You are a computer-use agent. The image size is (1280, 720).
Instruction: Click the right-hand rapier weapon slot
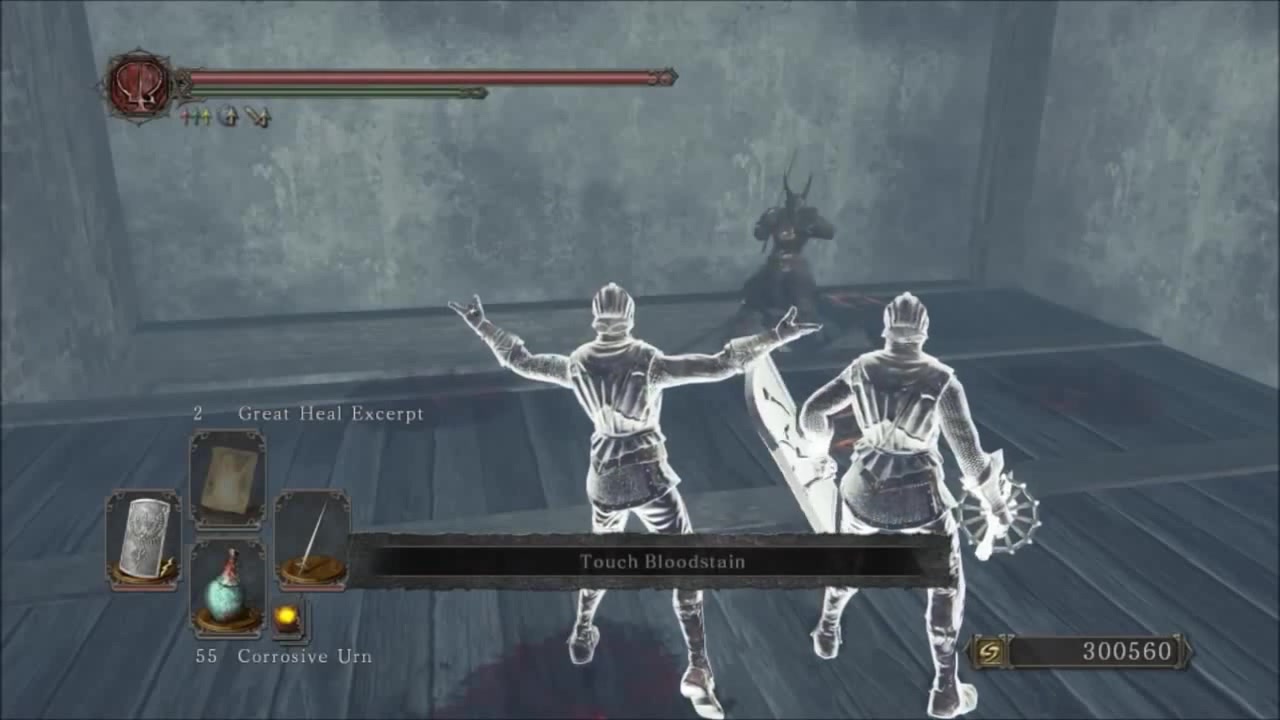tap(312, 539)
